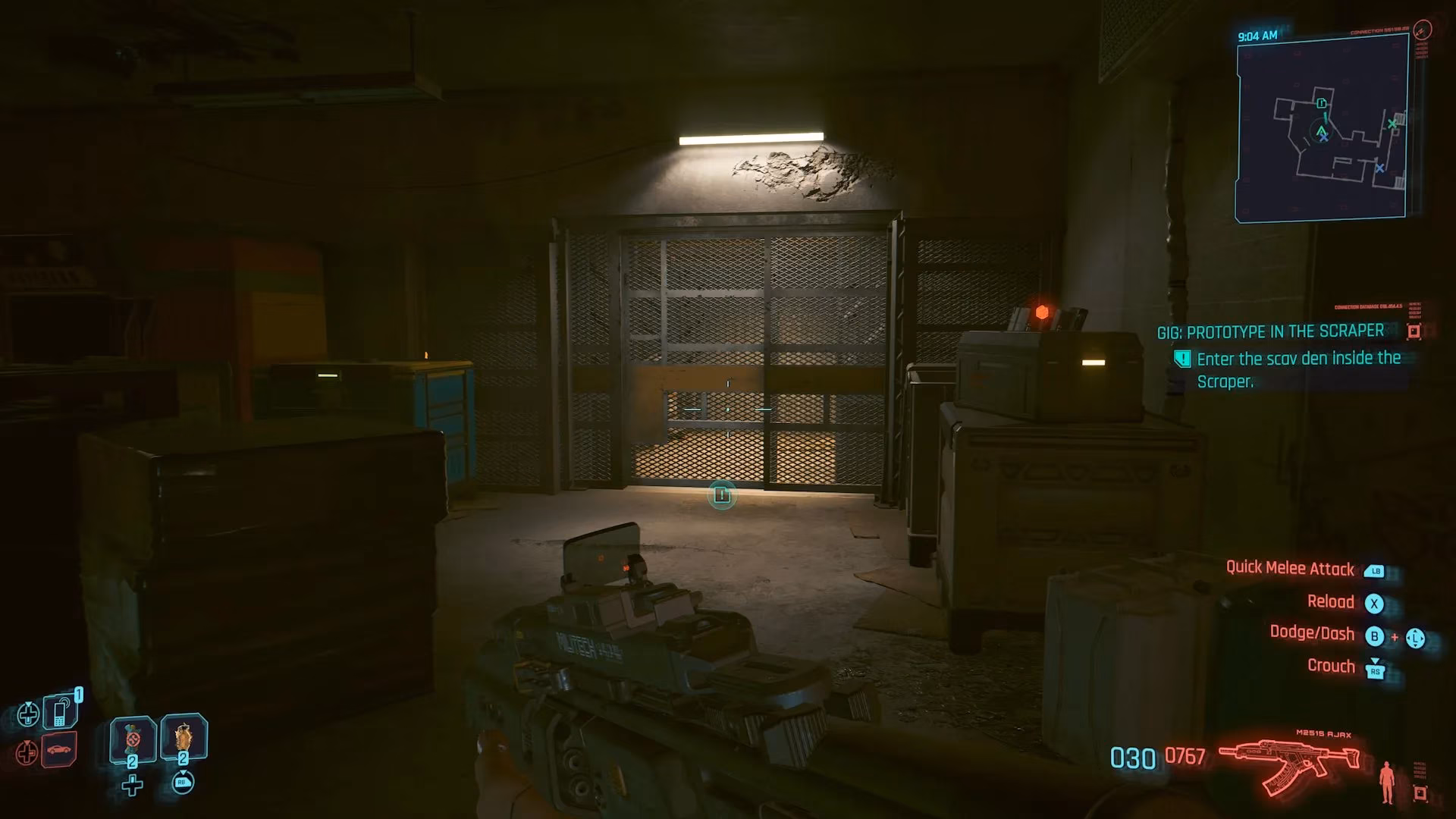The image size is (1456, 819).
Task: Click the green X marker on the minimap
Action: pyautogui.click(x=1392, y=124)
